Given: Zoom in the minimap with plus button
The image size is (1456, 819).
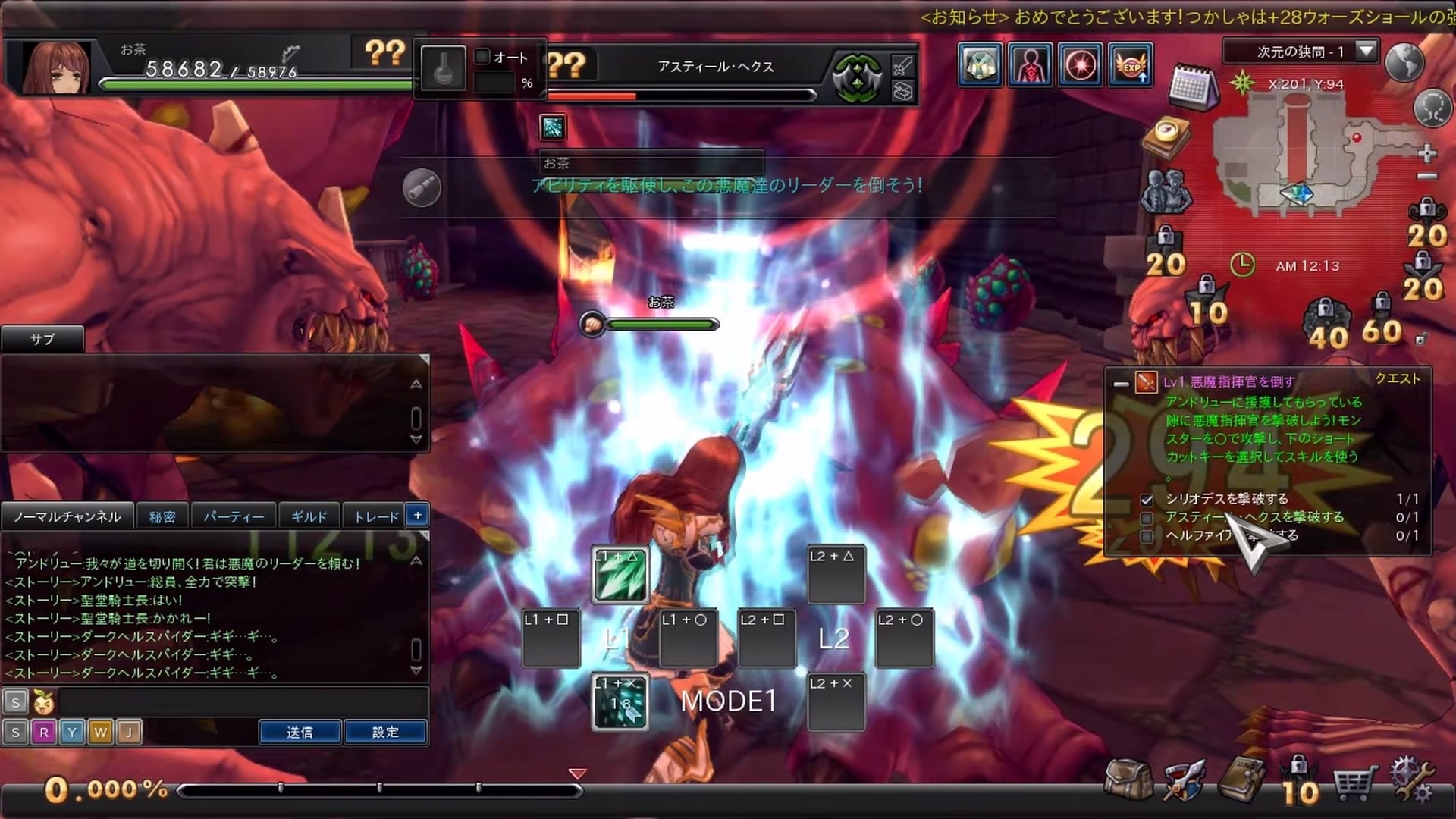Looking at the screenshot, I should tap(1427, 153).
